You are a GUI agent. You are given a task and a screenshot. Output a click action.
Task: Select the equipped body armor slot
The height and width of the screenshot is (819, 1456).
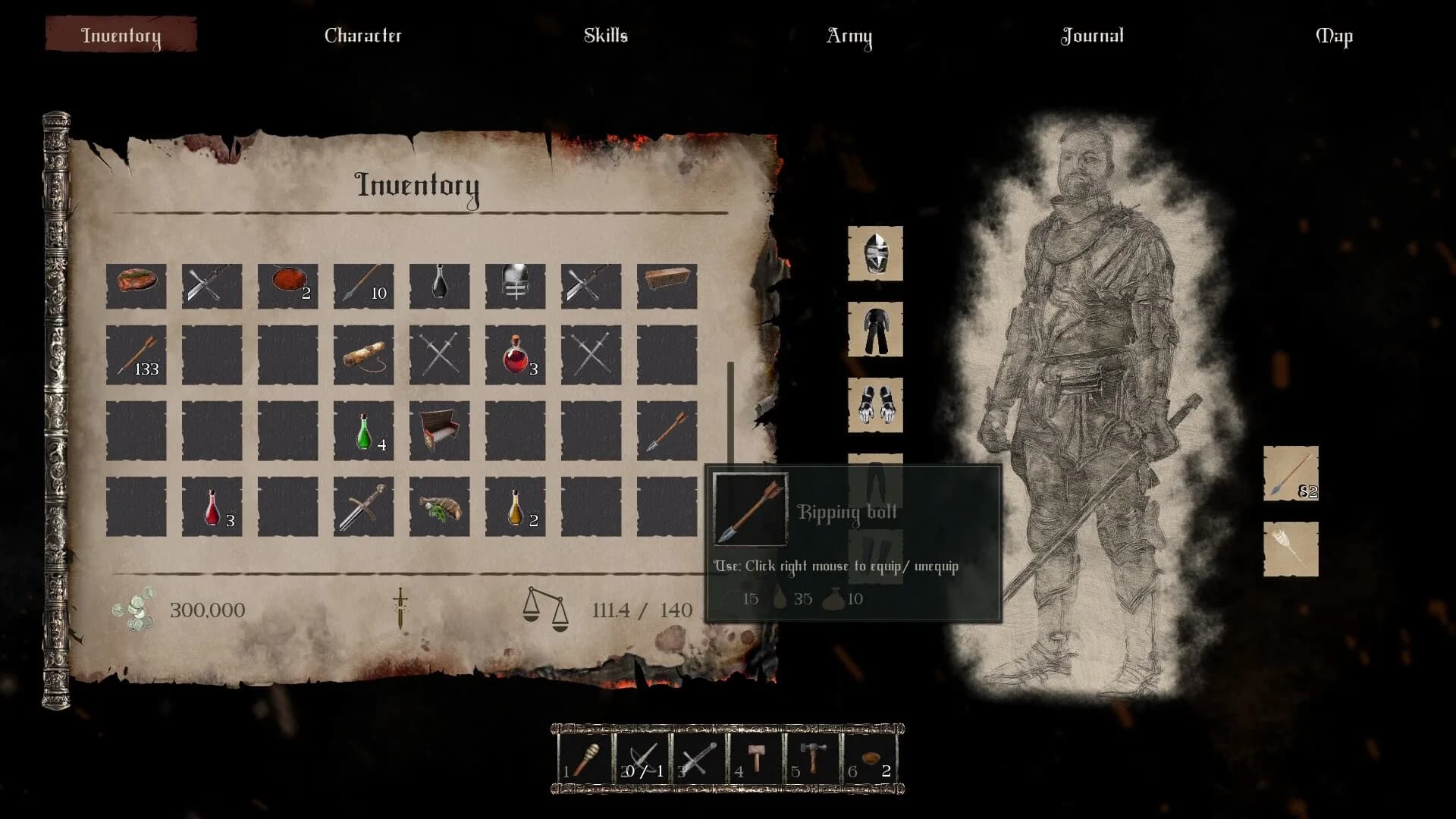pyautogui.click(x=875, y=329)
